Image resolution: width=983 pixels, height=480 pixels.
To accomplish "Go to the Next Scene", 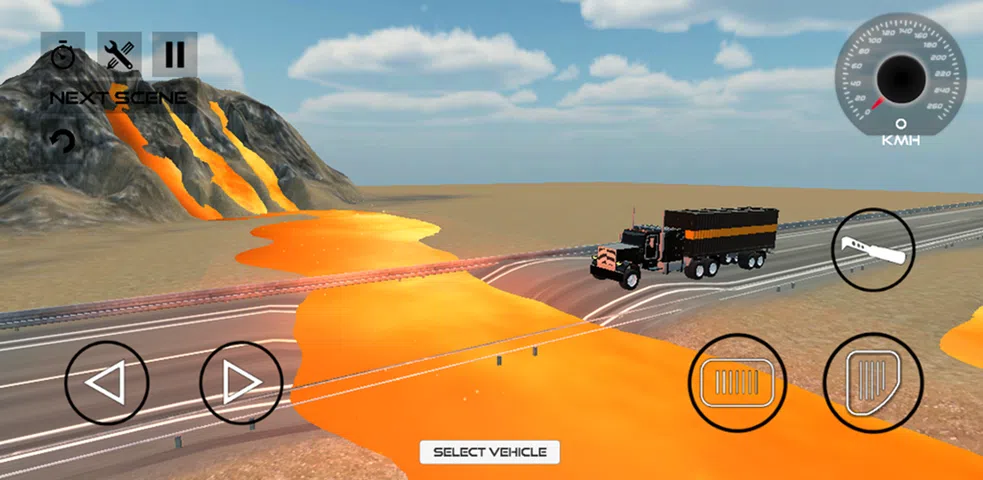I will 118,97.
